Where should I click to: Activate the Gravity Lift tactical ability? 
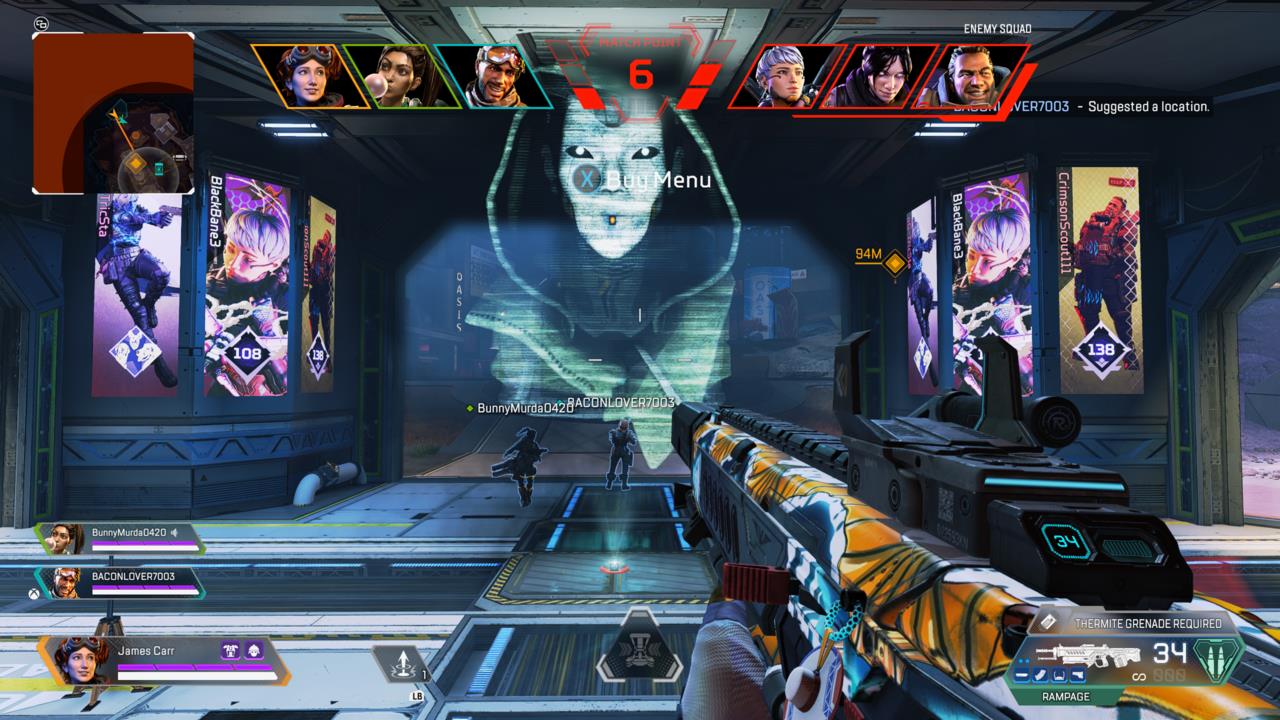click(x=402, y=664)
